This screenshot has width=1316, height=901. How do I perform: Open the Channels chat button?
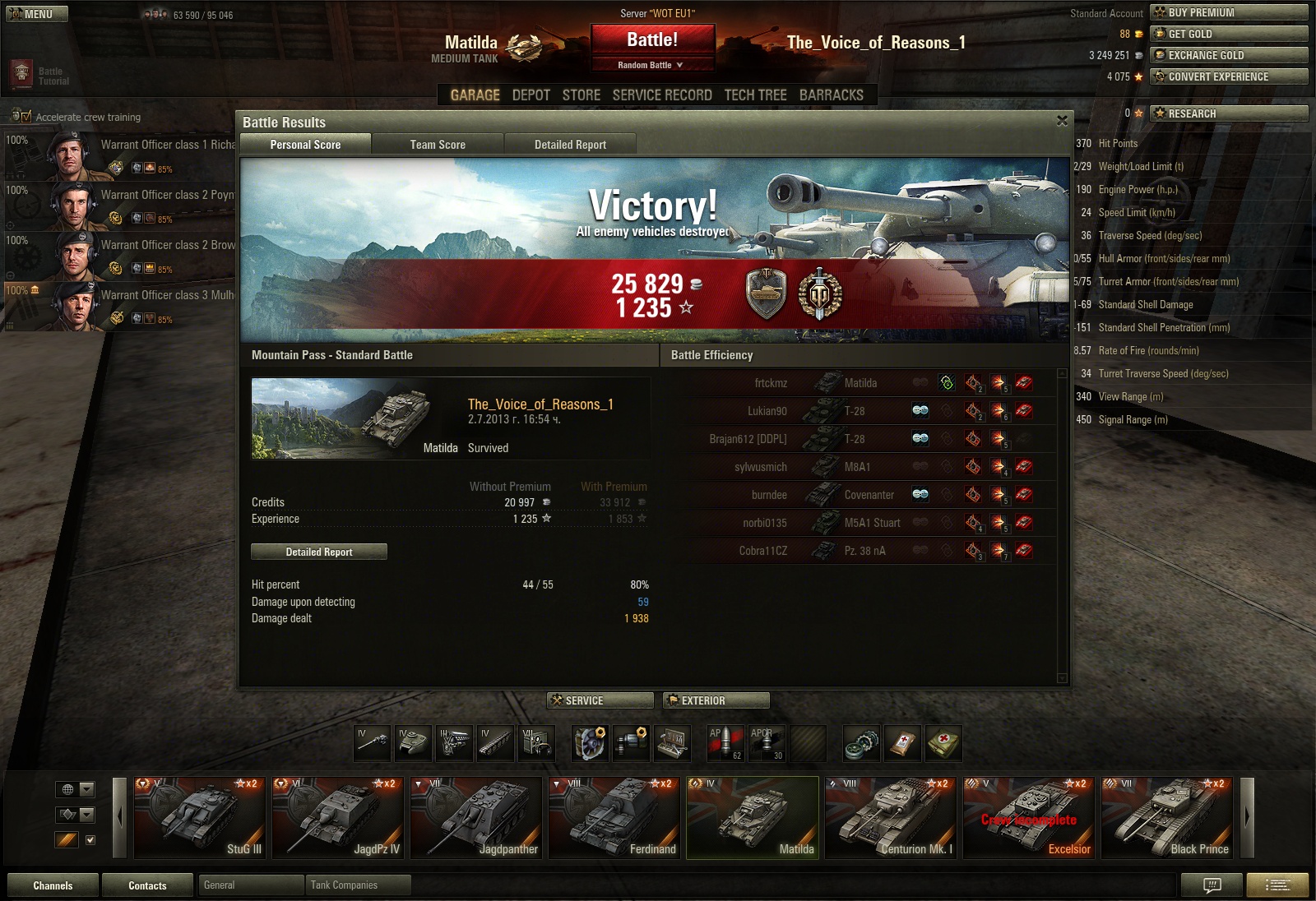(x=53, y=885)
